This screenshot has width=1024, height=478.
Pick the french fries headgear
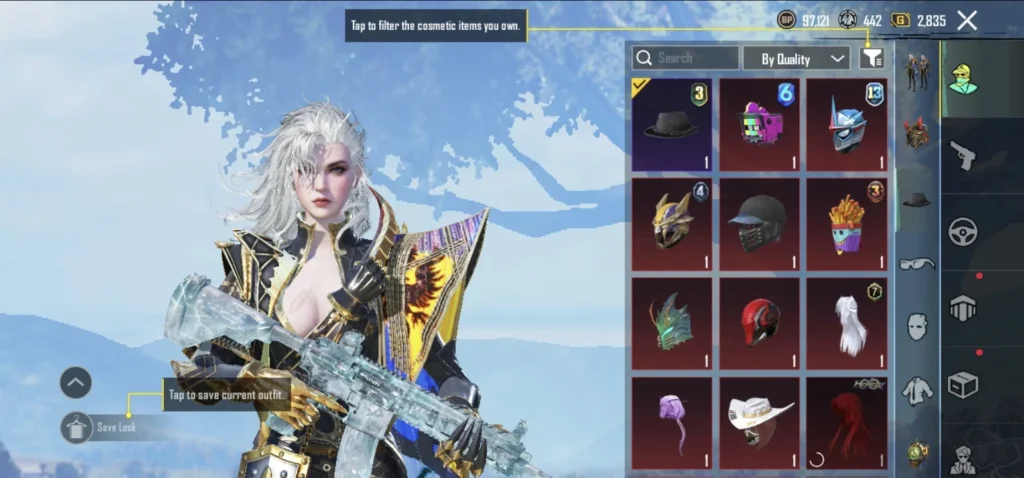coord(847,225)
